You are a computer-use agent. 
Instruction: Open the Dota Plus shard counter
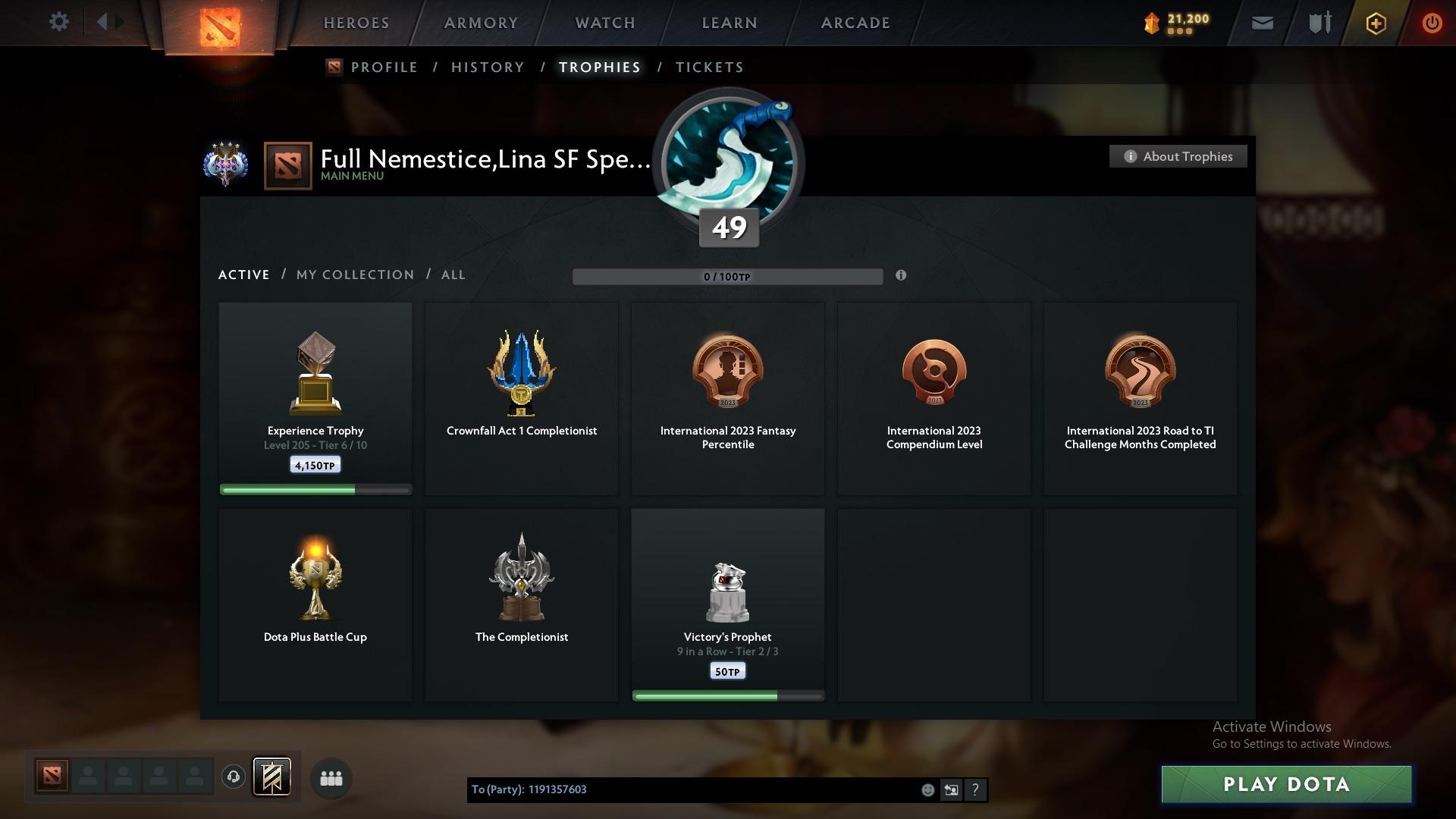pyautogui.click(x=1172, y=22)
